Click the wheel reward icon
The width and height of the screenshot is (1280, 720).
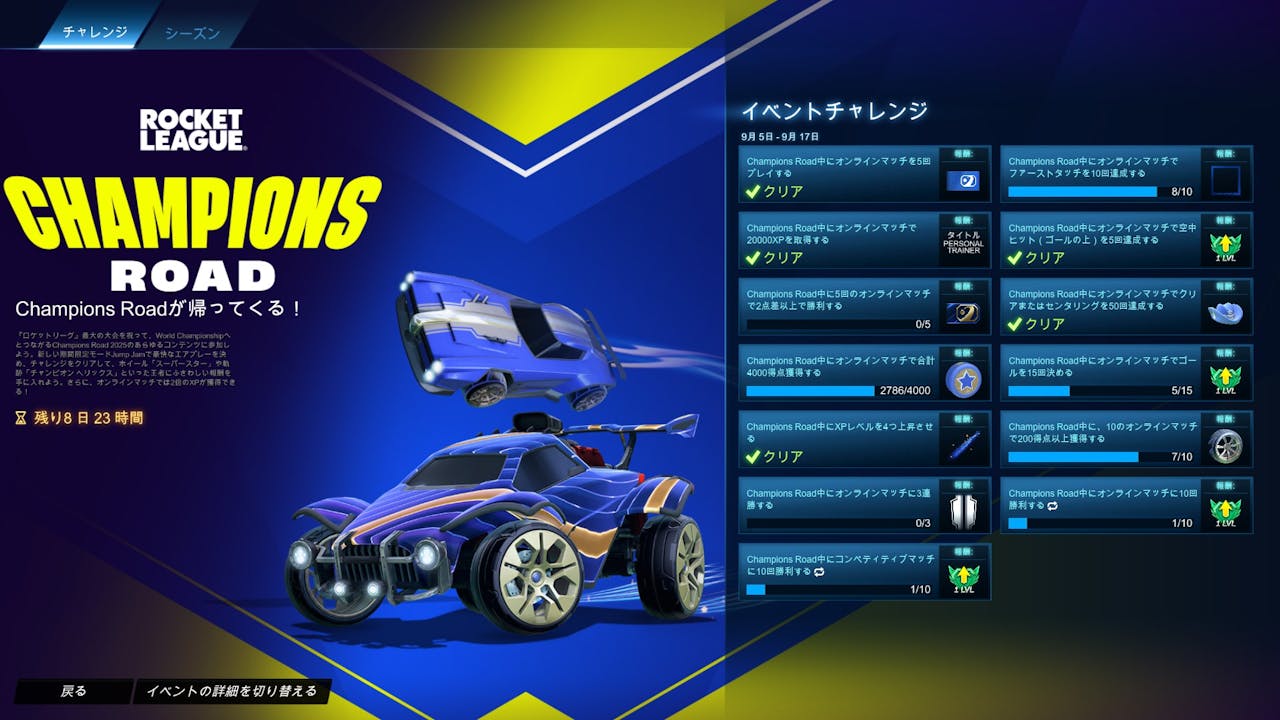click(1224, 445)
